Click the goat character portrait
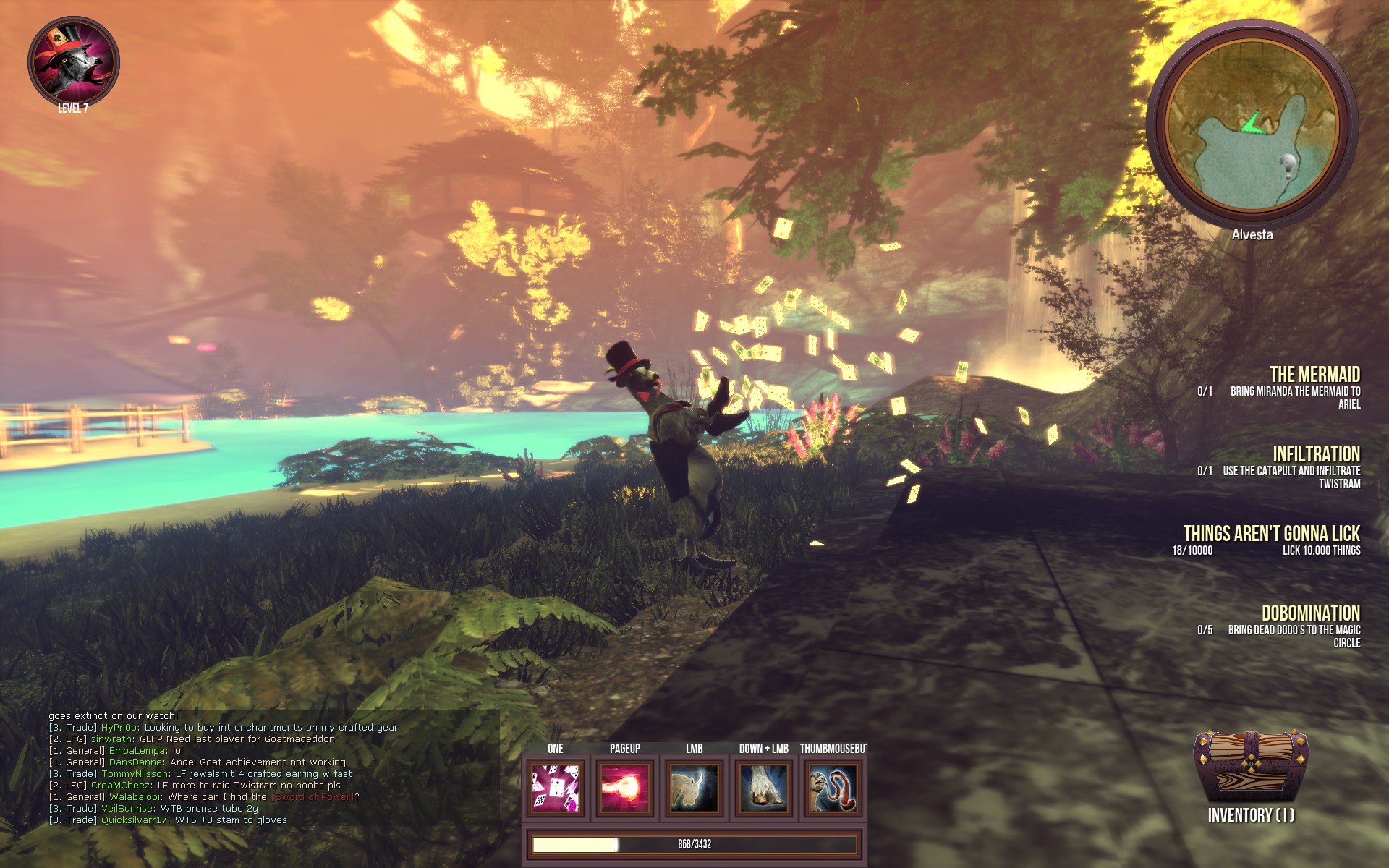The width and height of the screenshot is (1389, 868). [73, 62]
